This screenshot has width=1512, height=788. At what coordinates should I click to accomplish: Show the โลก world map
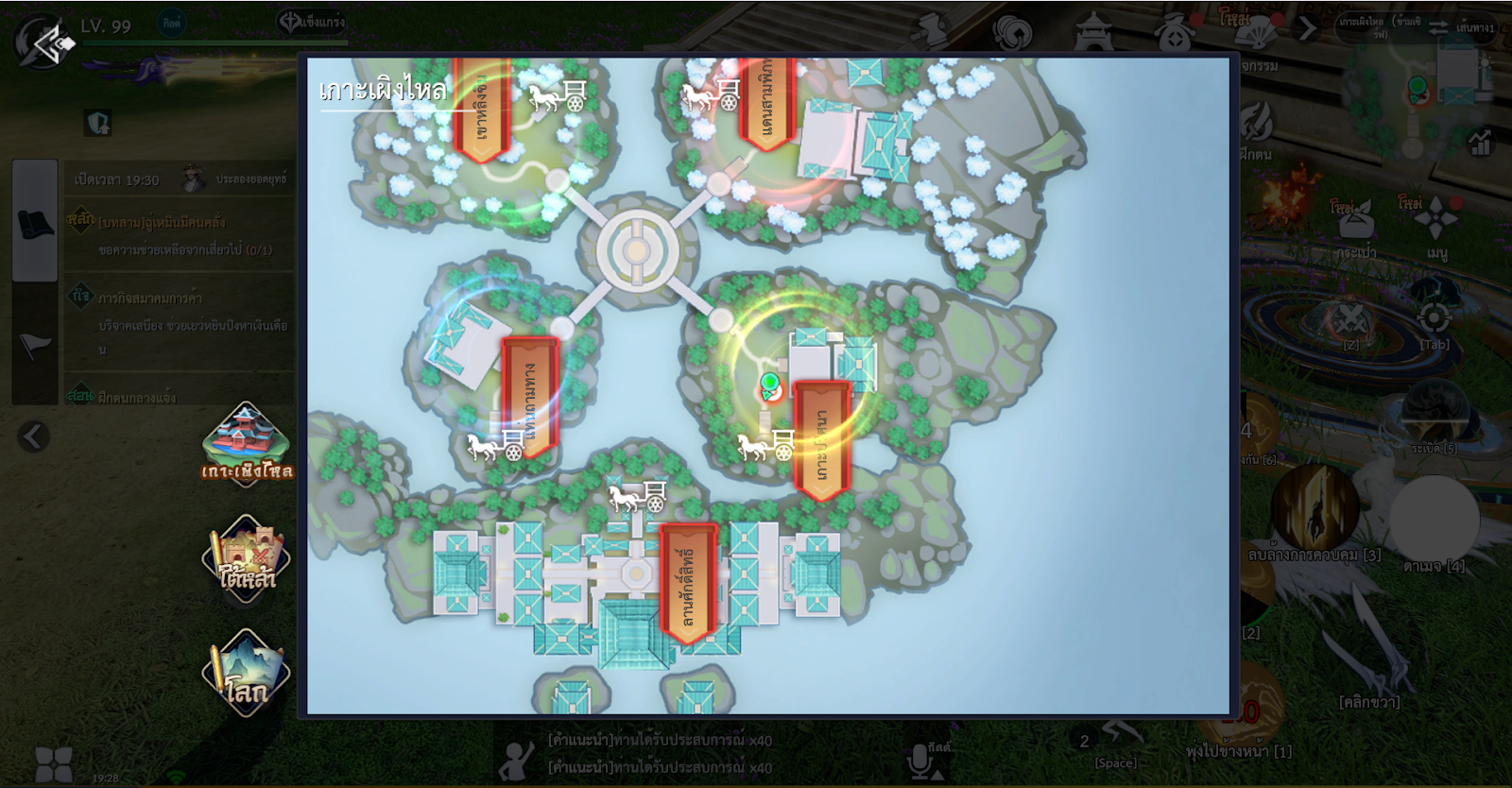click(x=246, y=673)
